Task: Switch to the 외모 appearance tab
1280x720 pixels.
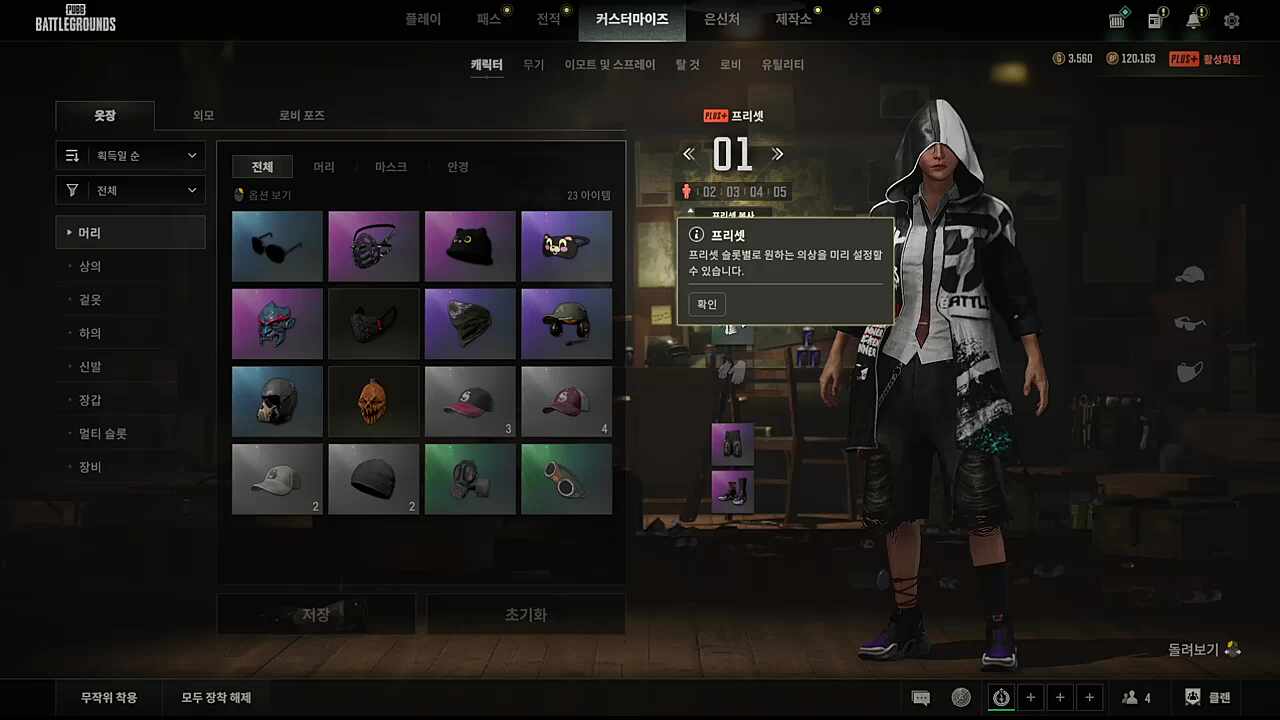Action: point(203,116)
